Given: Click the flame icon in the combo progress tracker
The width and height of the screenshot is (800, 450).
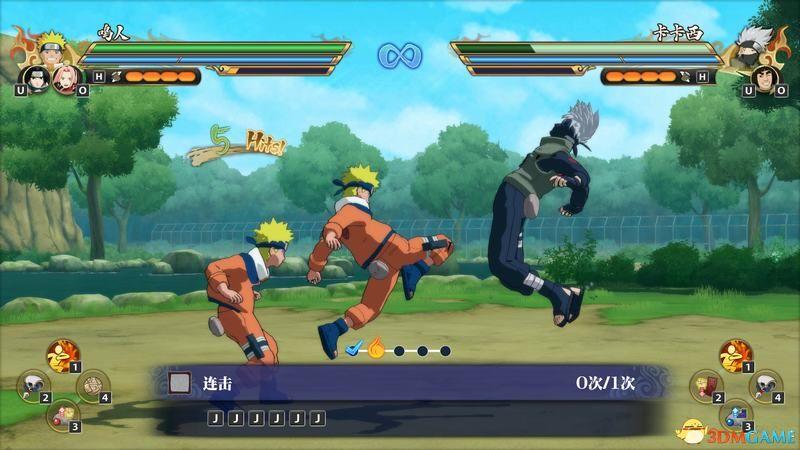Looking at the screenshot, I should 376,349.
